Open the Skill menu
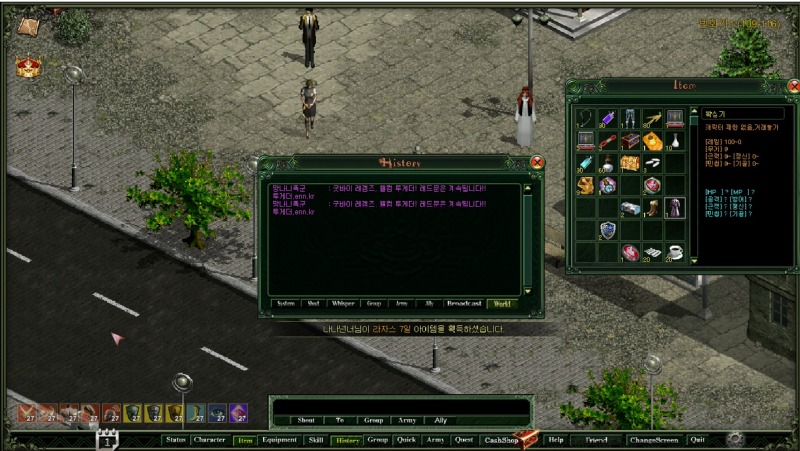800x451 pixels. point(315,439)
